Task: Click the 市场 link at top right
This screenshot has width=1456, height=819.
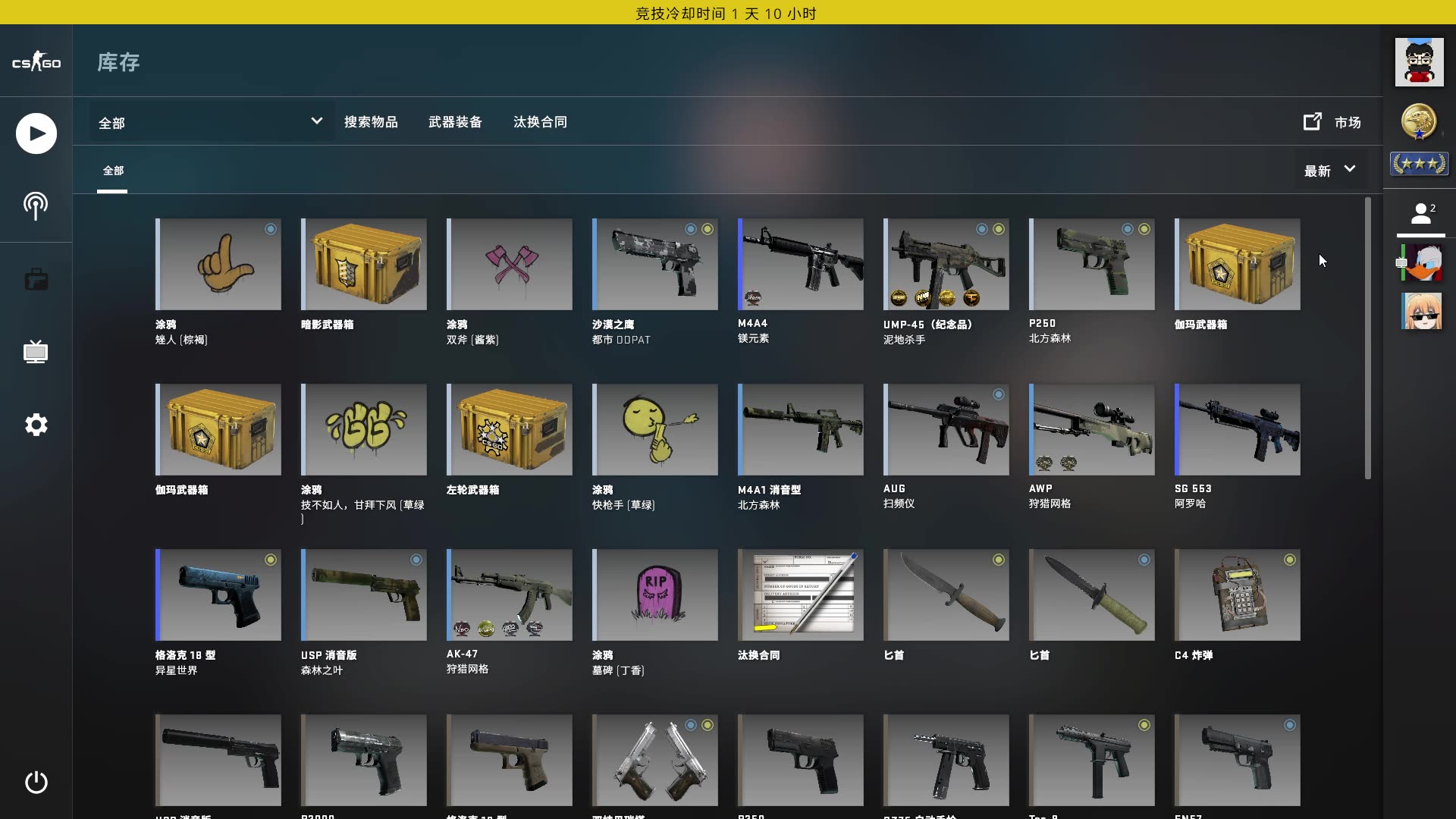Action: coord(1348,122)
